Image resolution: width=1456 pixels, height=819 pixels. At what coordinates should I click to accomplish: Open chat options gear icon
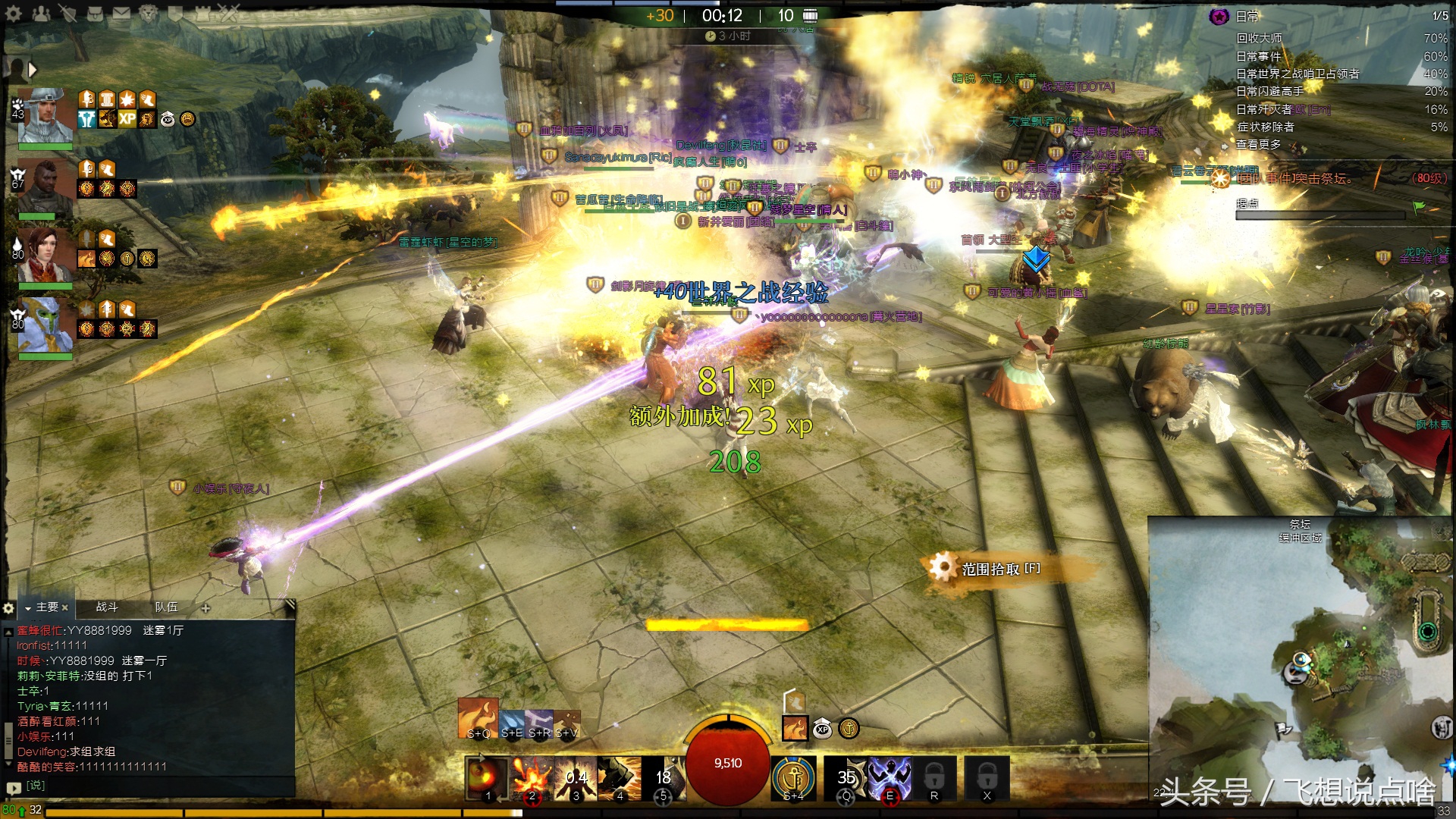[8, 607]
